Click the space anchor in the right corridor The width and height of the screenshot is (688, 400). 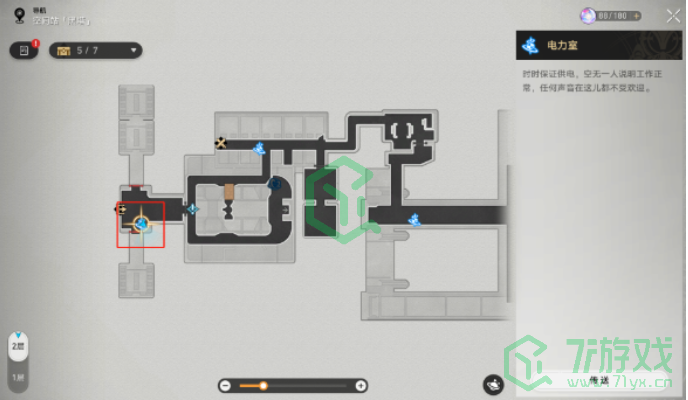(x=413, y=219)
